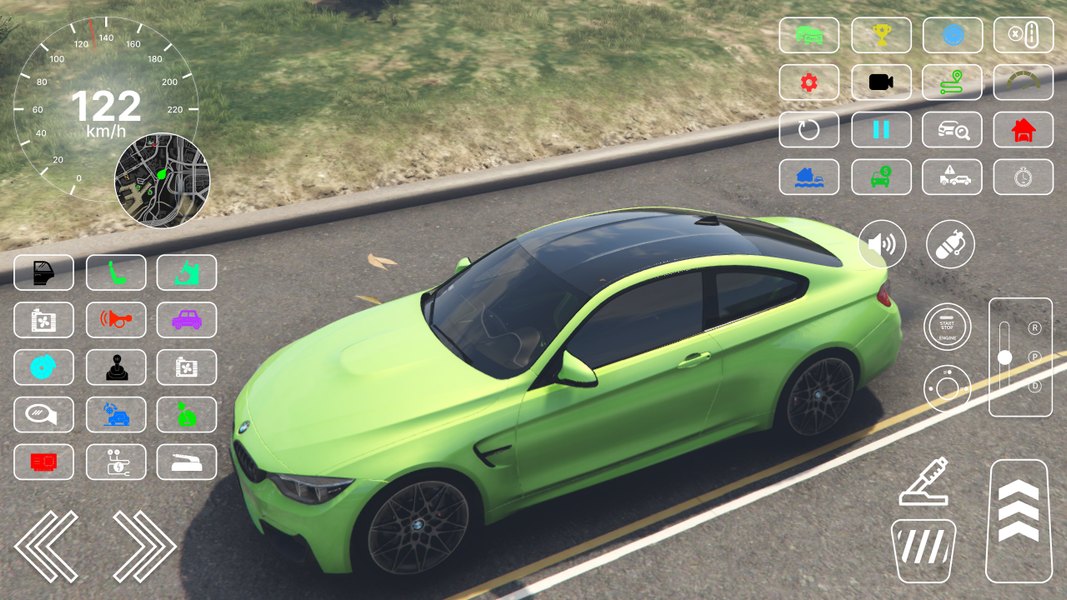This screenshot has width=1067, height=600.
Task: Tap the black gear shifter button
Action: tap(116, 368)
